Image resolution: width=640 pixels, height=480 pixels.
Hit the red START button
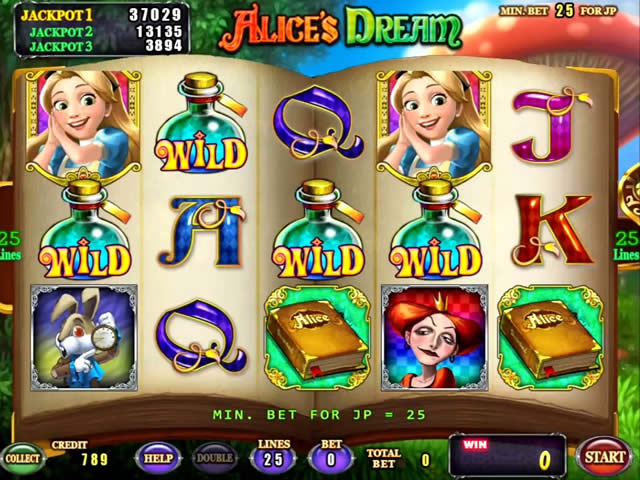(603, 457)
